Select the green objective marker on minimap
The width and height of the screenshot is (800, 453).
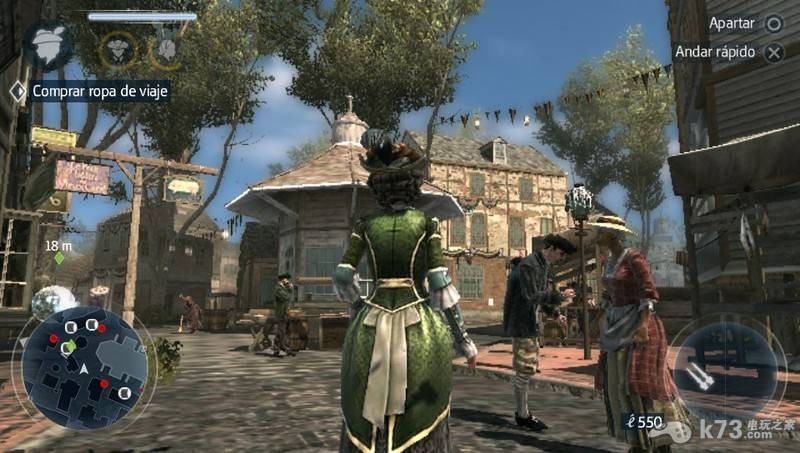[x=68, y=348]
